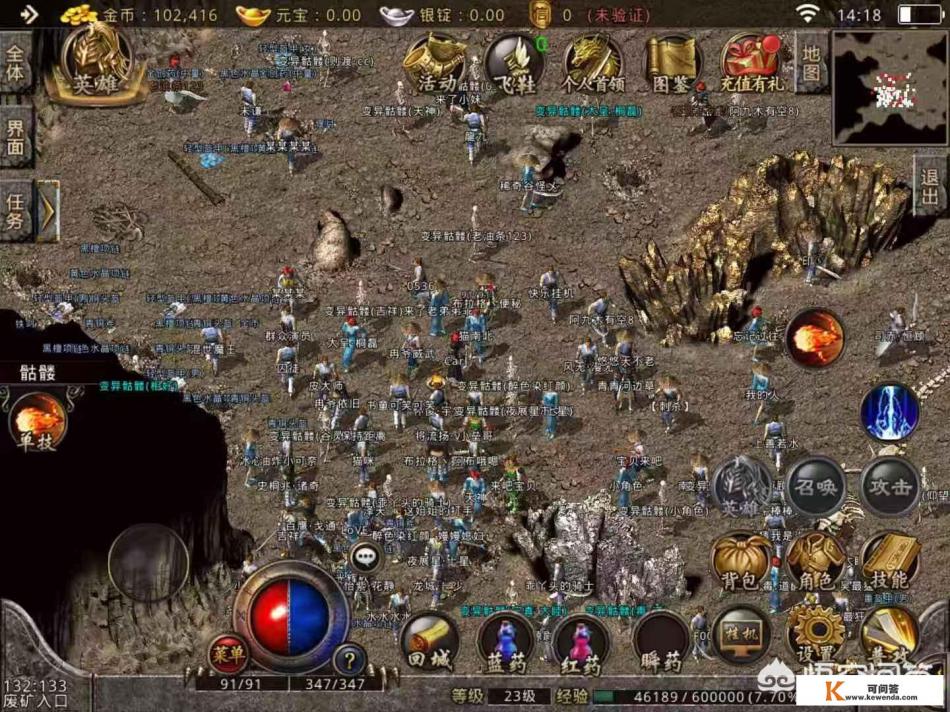Use the 回城 return-to-town scroll
The width and height of the screenshot is (950, 712).
coord(429,642)
